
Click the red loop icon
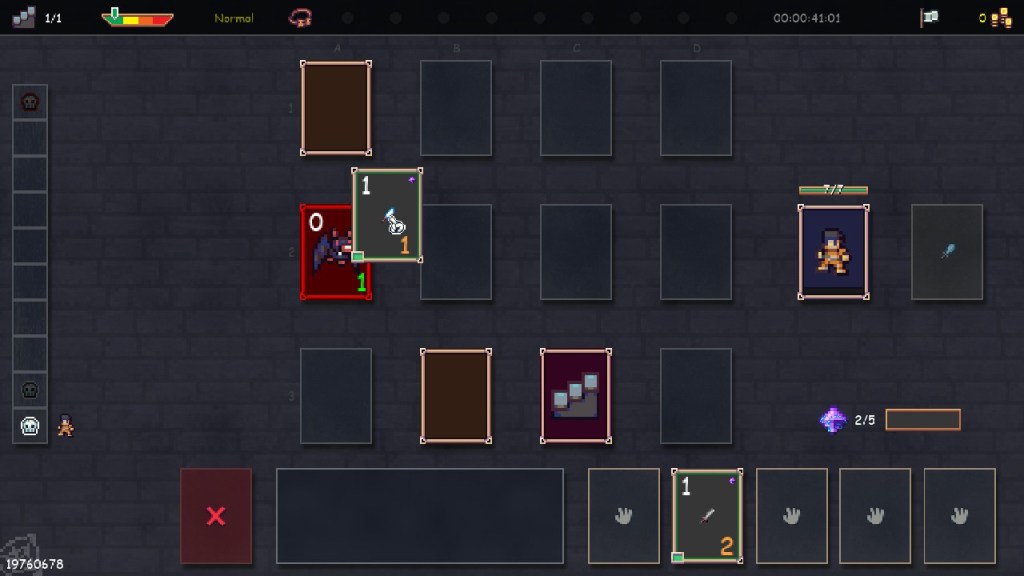(298, 17)
